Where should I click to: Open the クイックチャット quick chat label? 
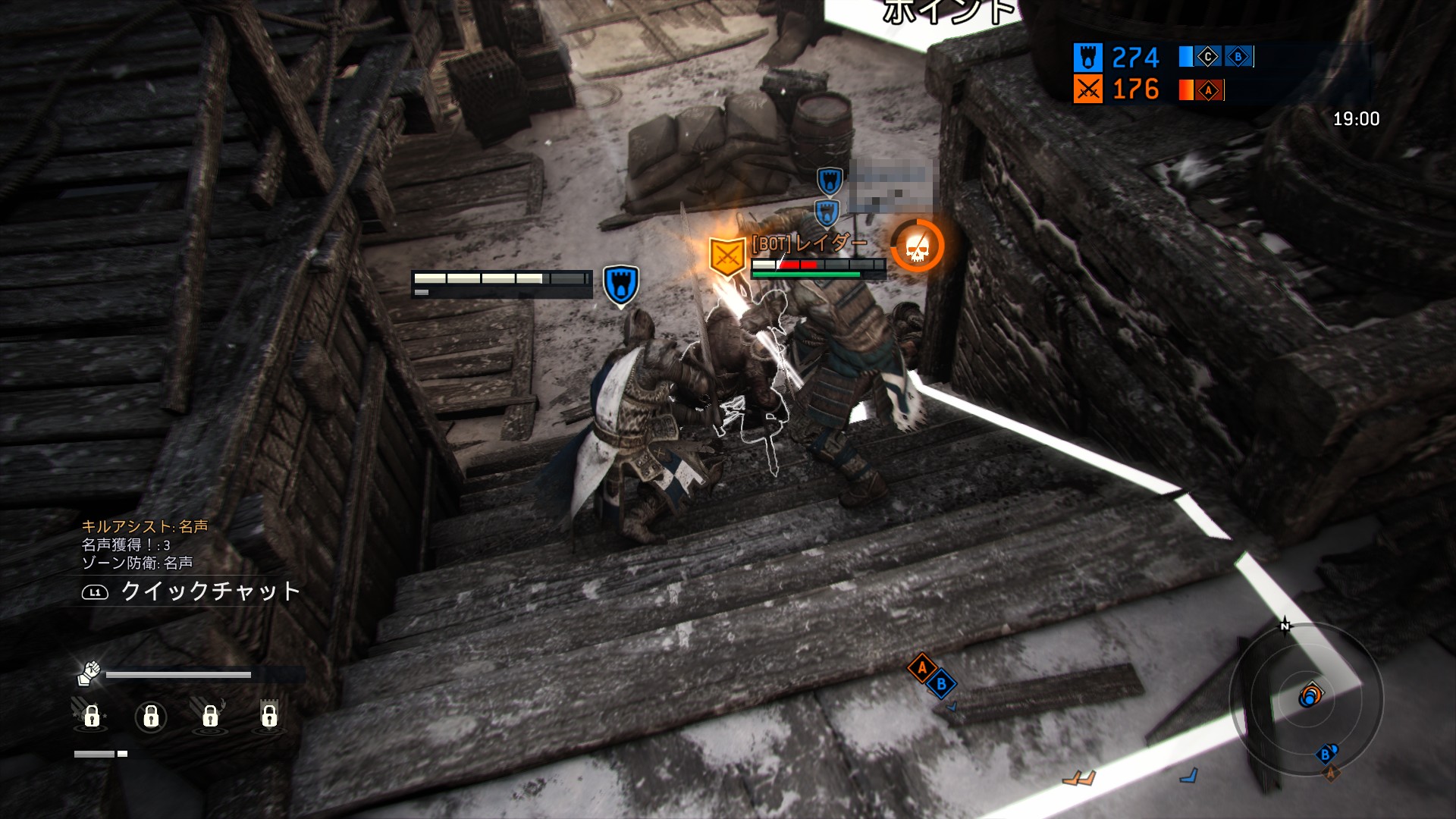point(209,591)
